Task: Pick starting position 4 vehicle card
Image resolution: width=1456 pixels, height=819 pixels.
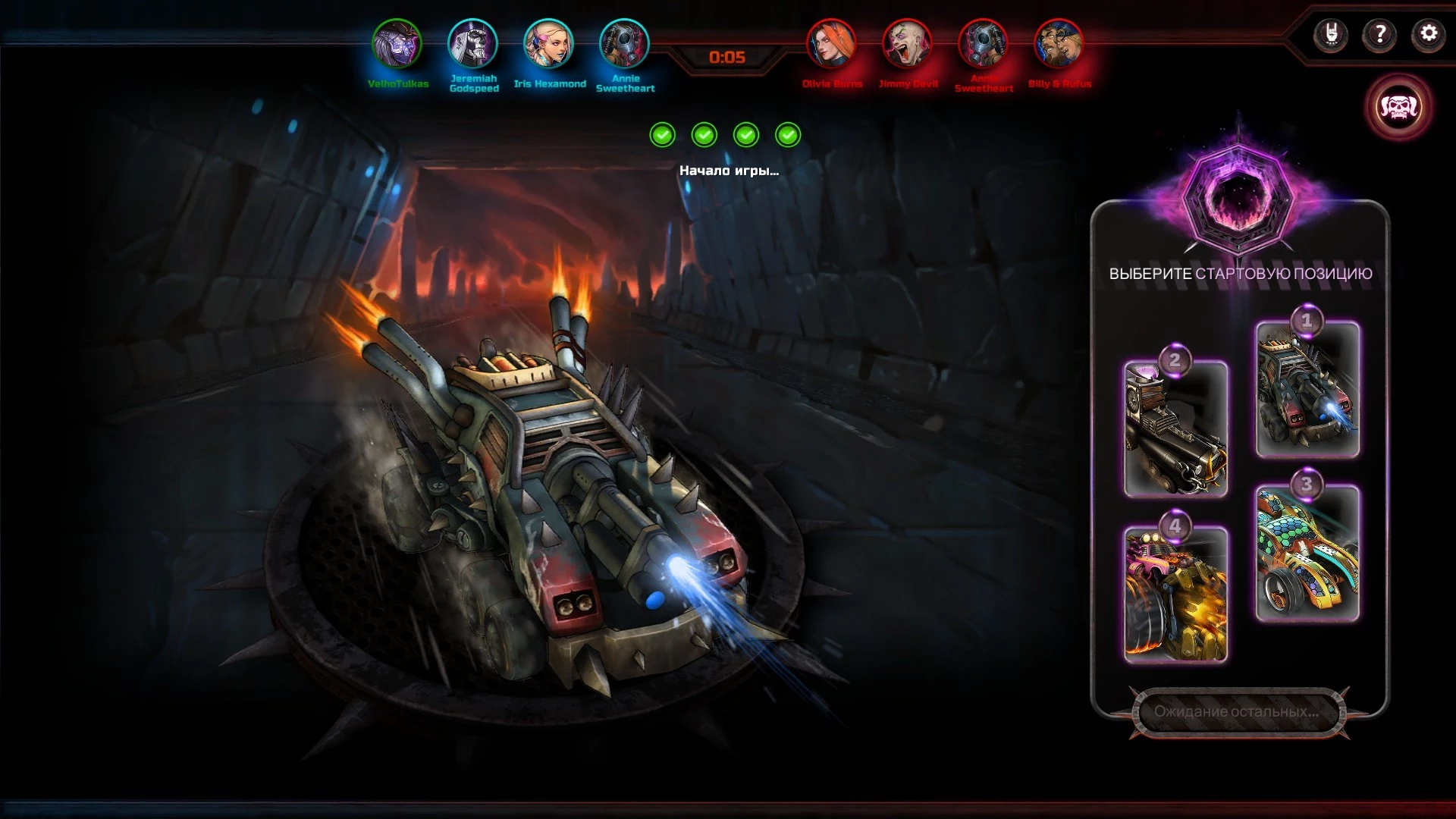Action: (1175, 595)
